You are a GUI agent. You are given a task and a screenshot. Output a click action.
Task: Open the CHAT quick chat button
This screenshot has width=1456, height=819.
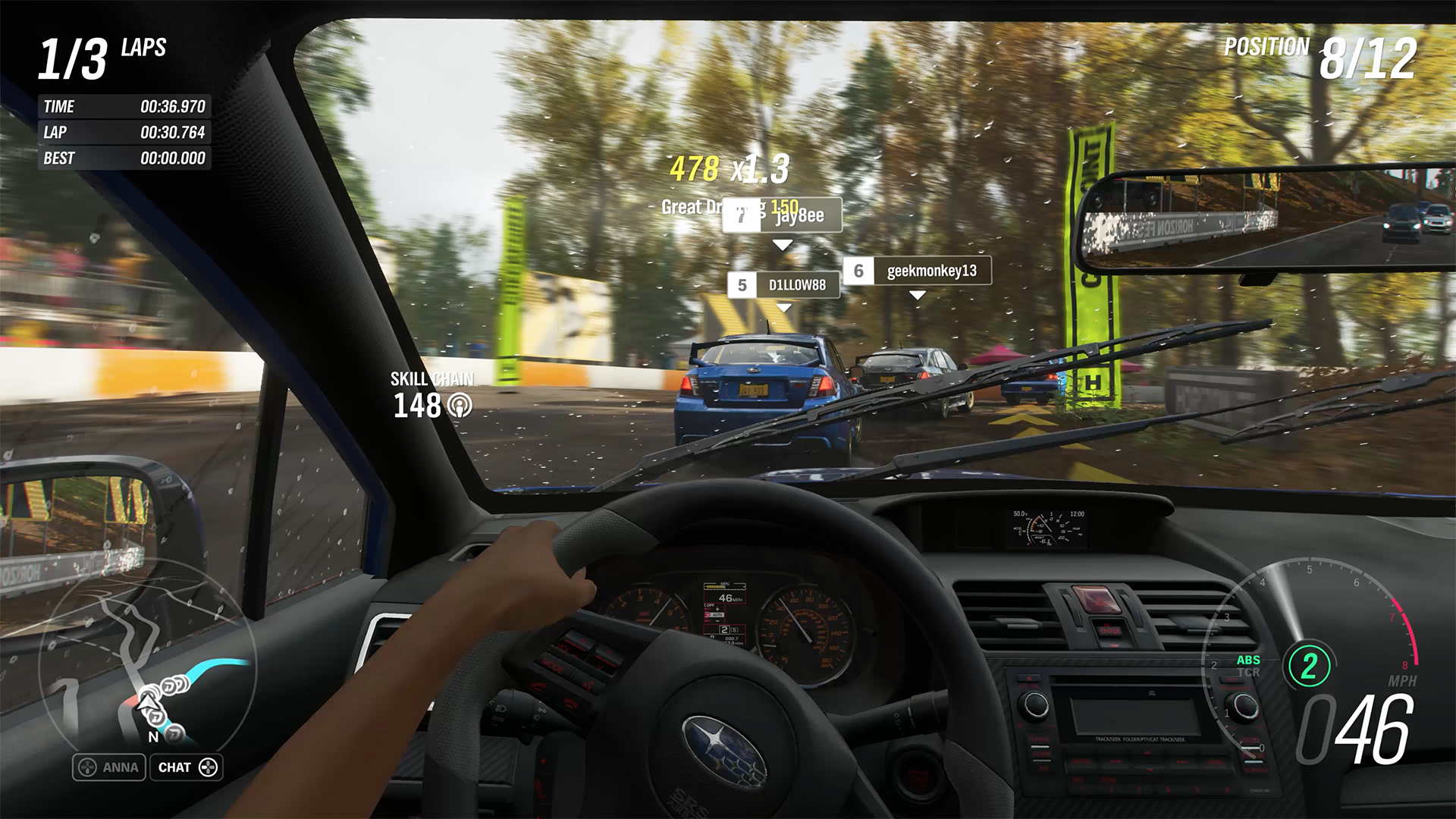[x=186, y=767]
